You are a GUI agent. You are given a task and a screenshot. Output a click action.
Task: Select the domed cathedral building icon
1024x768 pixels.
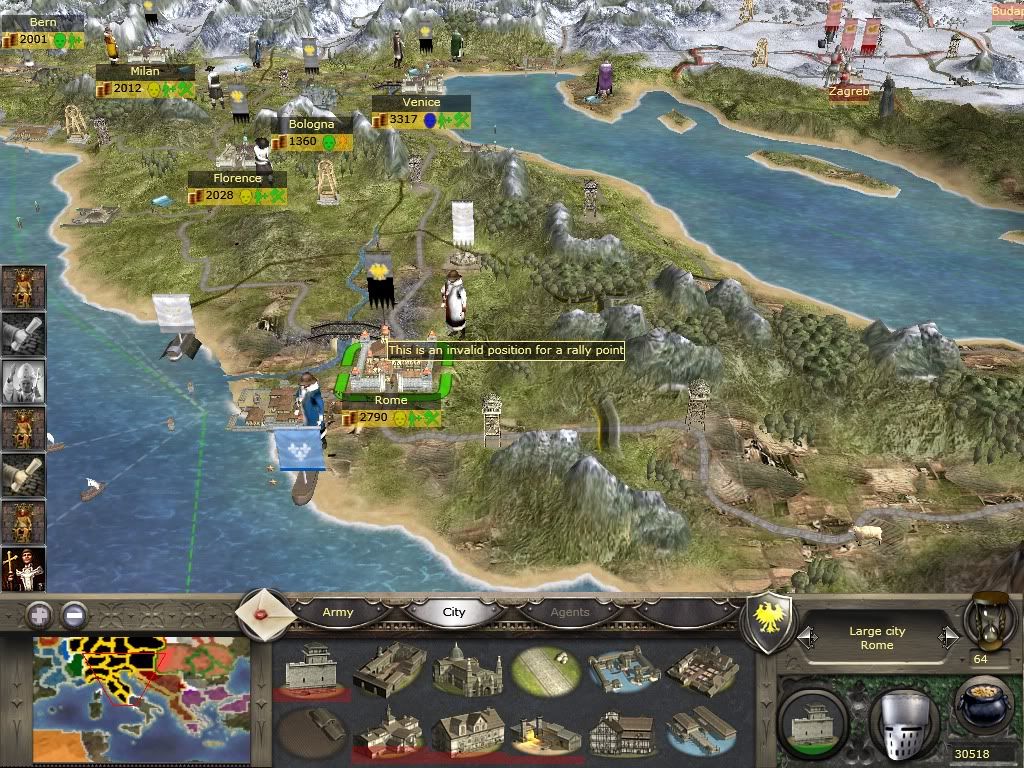click(465, 668)
